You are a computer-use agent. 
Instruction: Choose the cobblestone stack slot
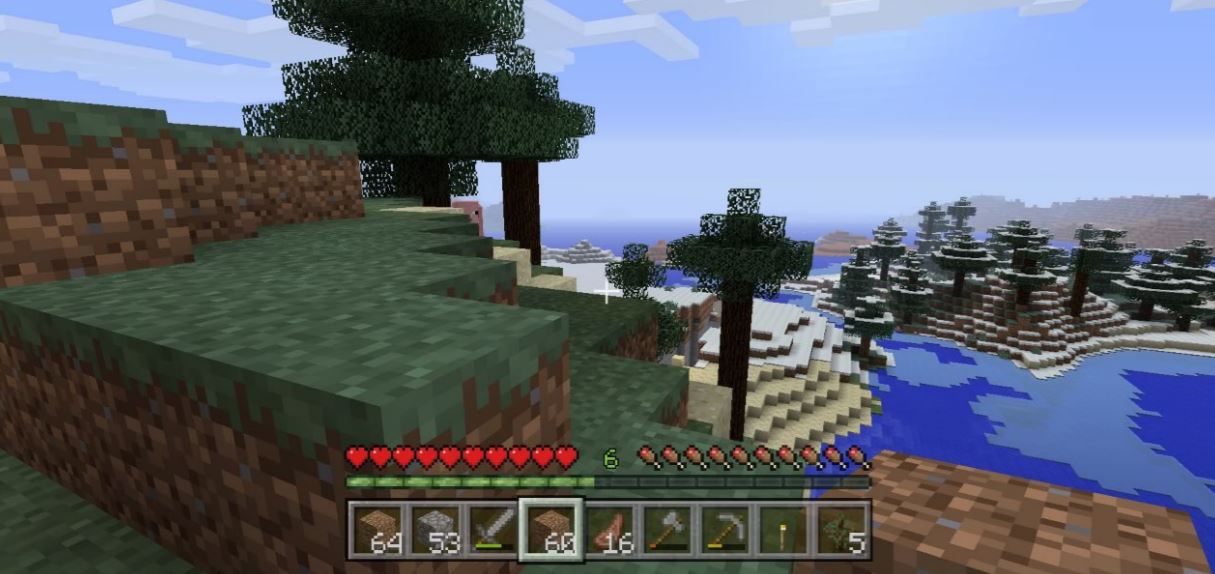point(435,530)
